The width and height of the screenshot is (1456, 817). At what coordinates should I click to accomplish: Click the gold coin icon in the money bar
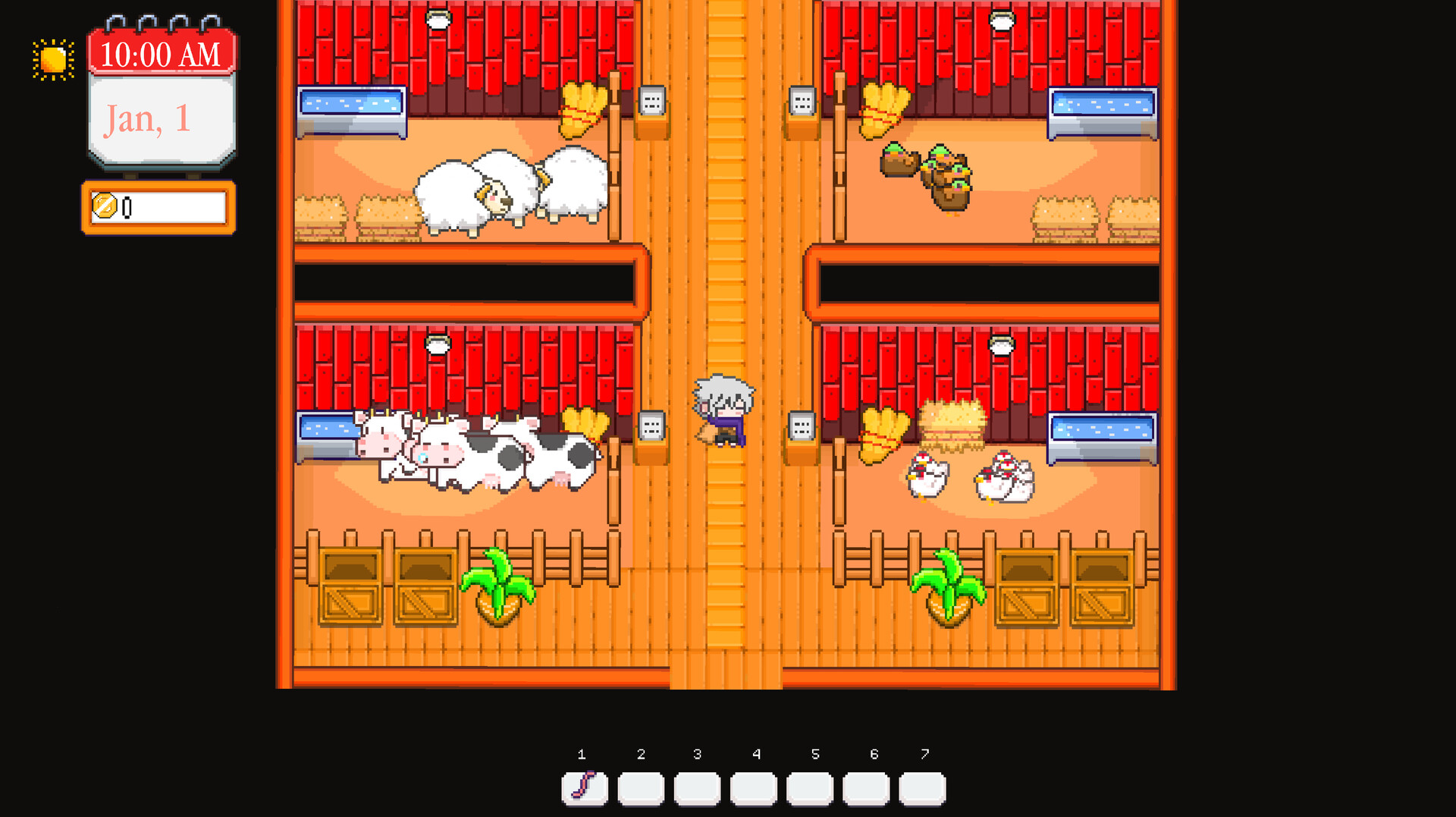click(x=105, y=206)
